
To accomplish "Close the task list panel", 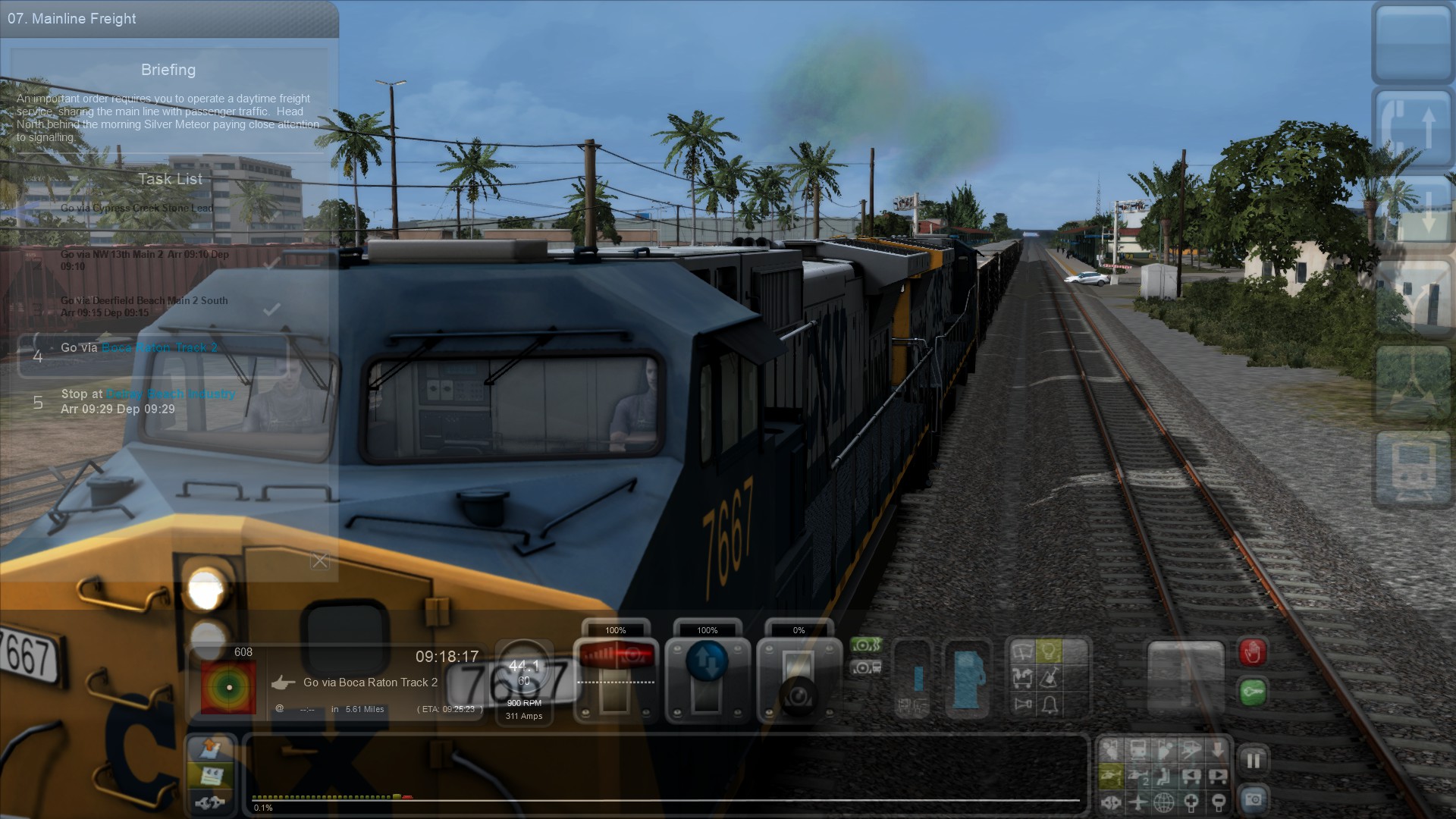I will (320, 561).
